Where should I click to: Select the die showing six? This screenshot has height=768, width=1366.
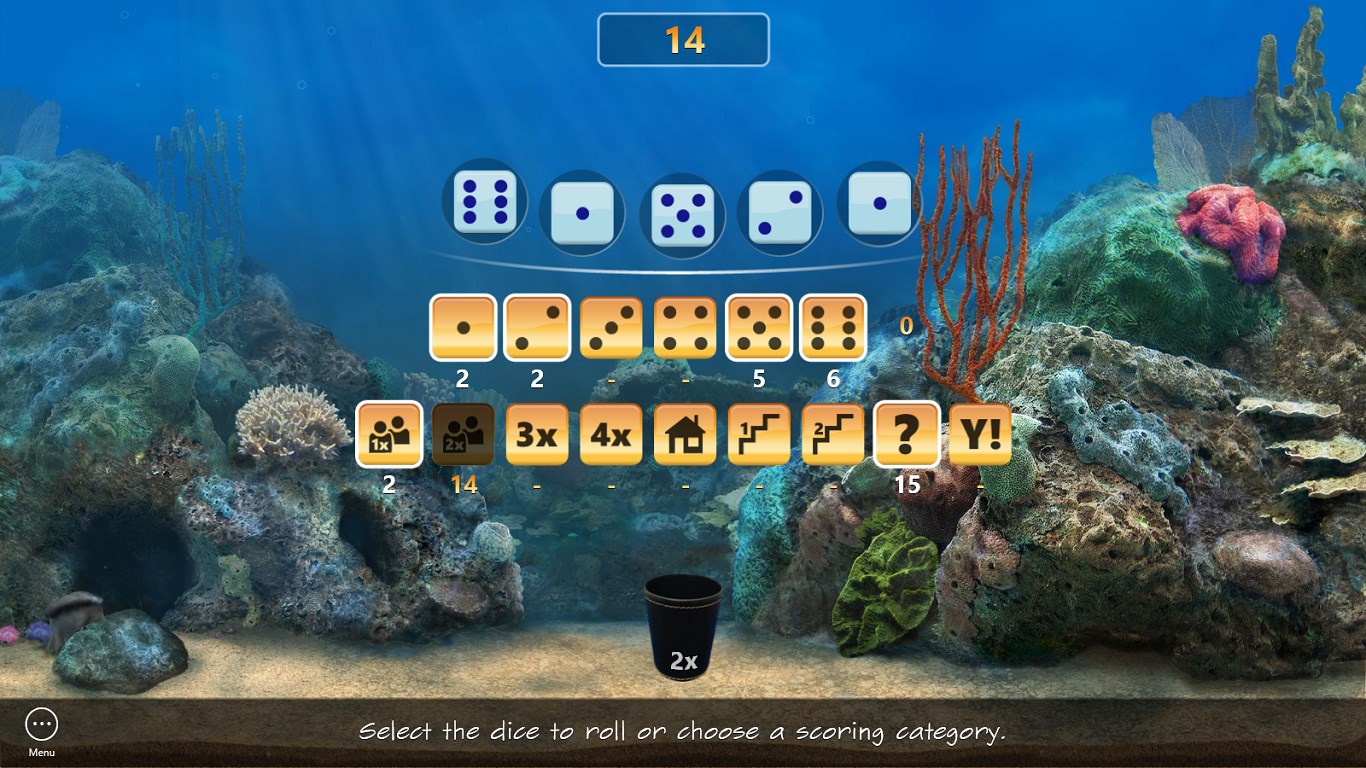[485, 200]
